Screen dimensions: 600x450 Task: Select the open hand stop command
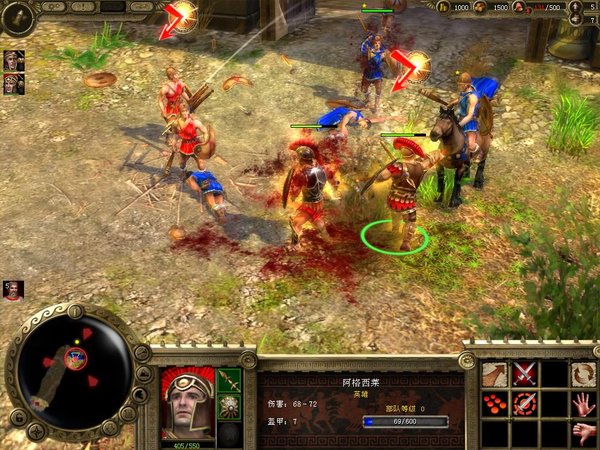point(584,404)
